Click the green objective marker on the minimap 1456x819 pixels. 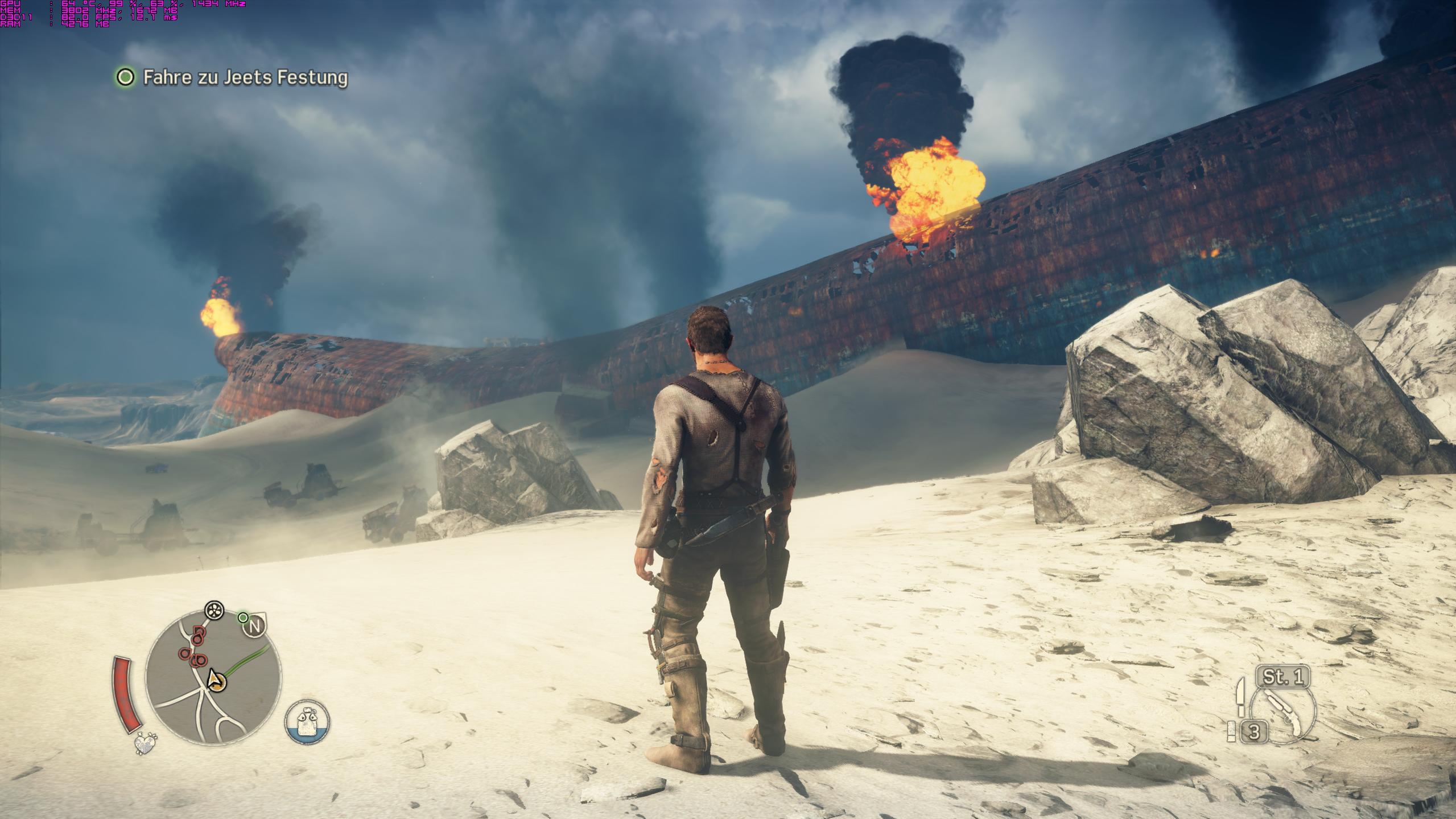pos(243,618)
